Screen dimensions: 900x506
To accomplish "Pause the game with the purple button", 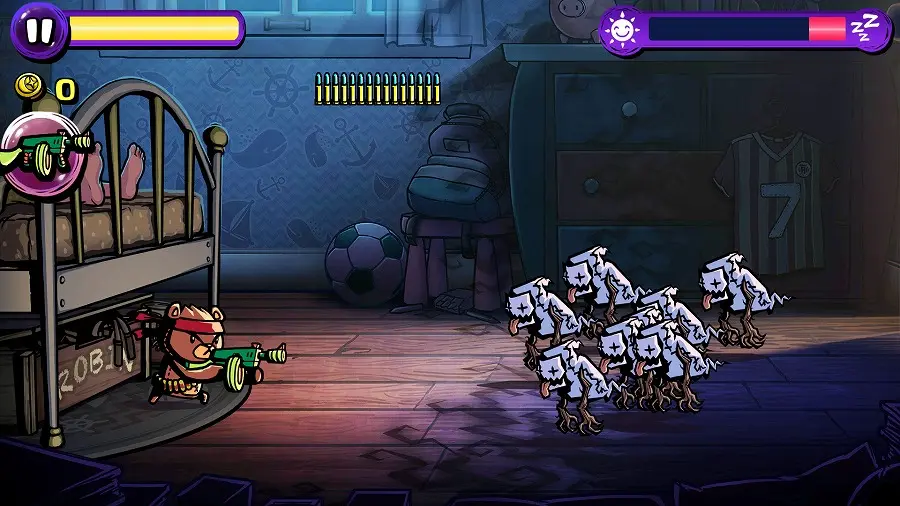I will pos(39,30).
